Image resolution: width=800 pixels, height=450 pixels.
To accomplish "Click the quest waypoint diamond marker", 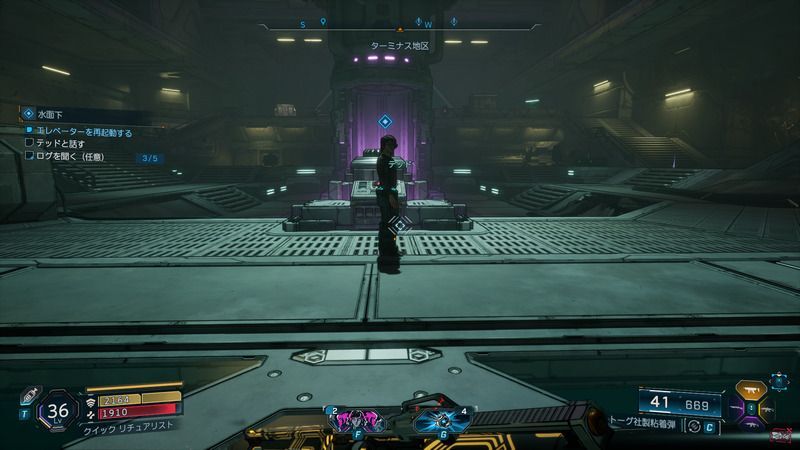I will pyautogui.click(x=384, y=122).
